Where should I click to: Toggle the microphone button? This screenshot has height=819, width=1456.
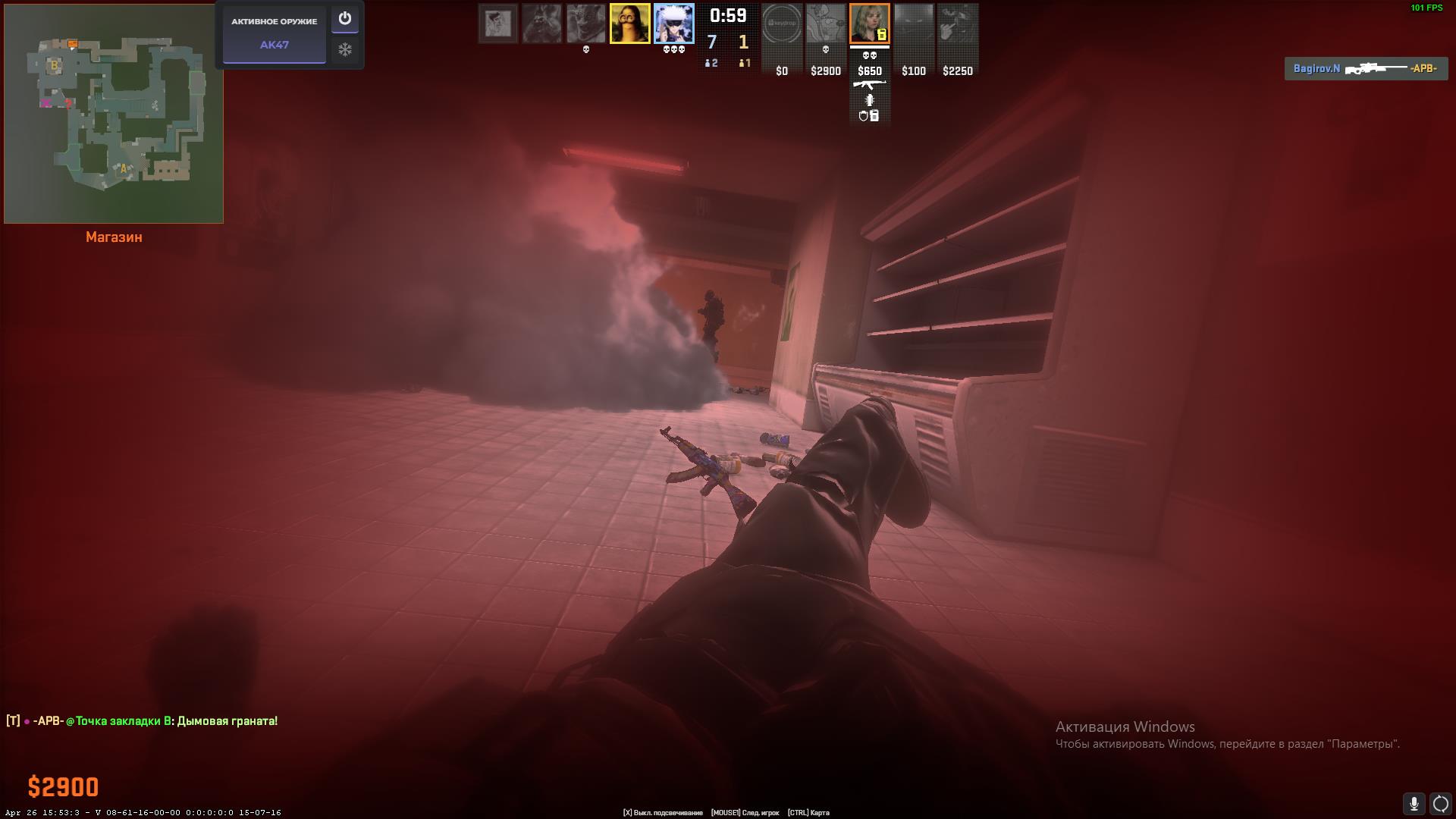[x=1414, y=803]
